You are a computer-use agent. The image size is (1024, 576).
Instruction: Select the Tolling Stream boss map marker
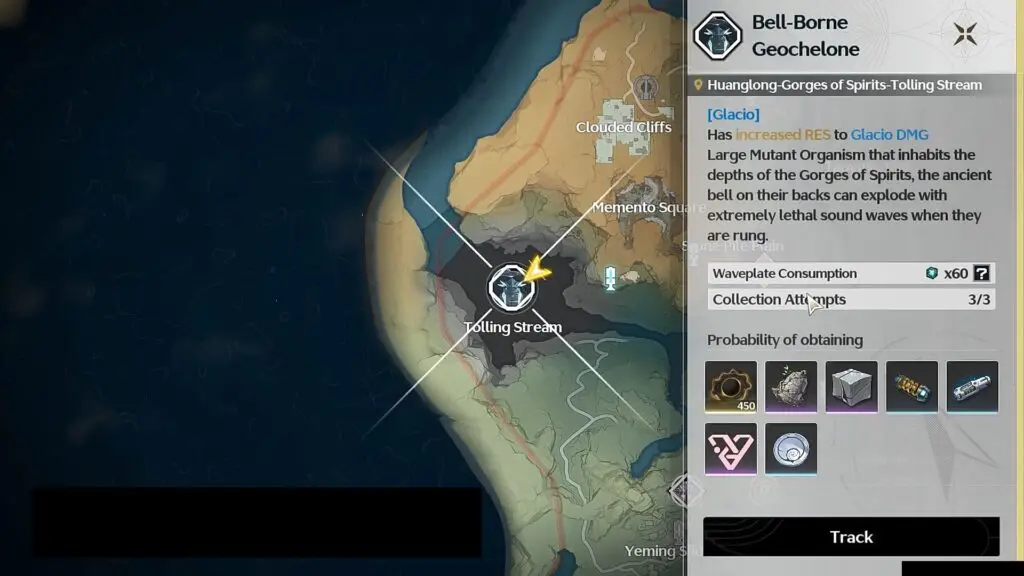point(509,288)
